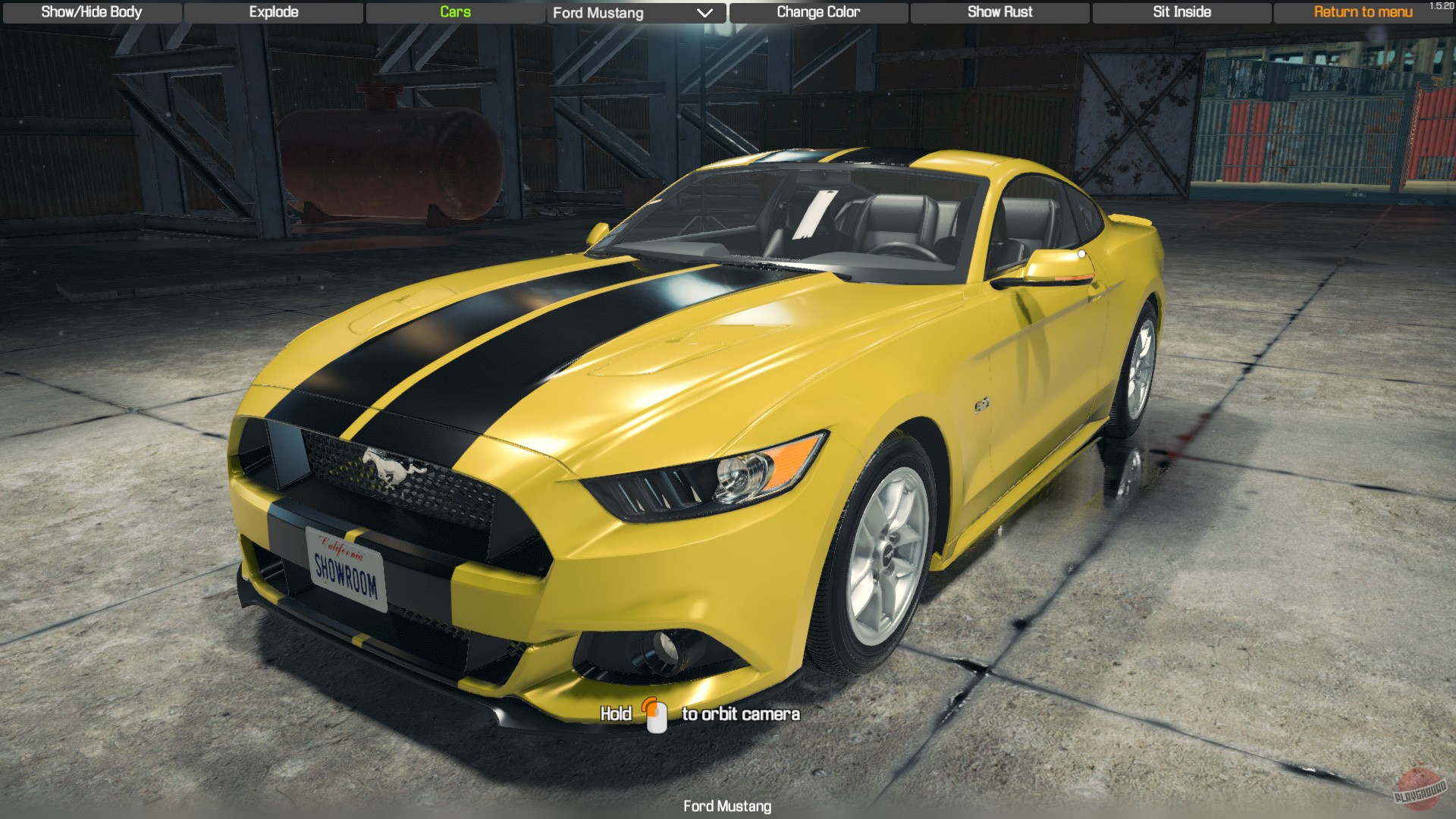Click the mouse orbit camera icon hint

pyautogui.click(x=655, y=713)
